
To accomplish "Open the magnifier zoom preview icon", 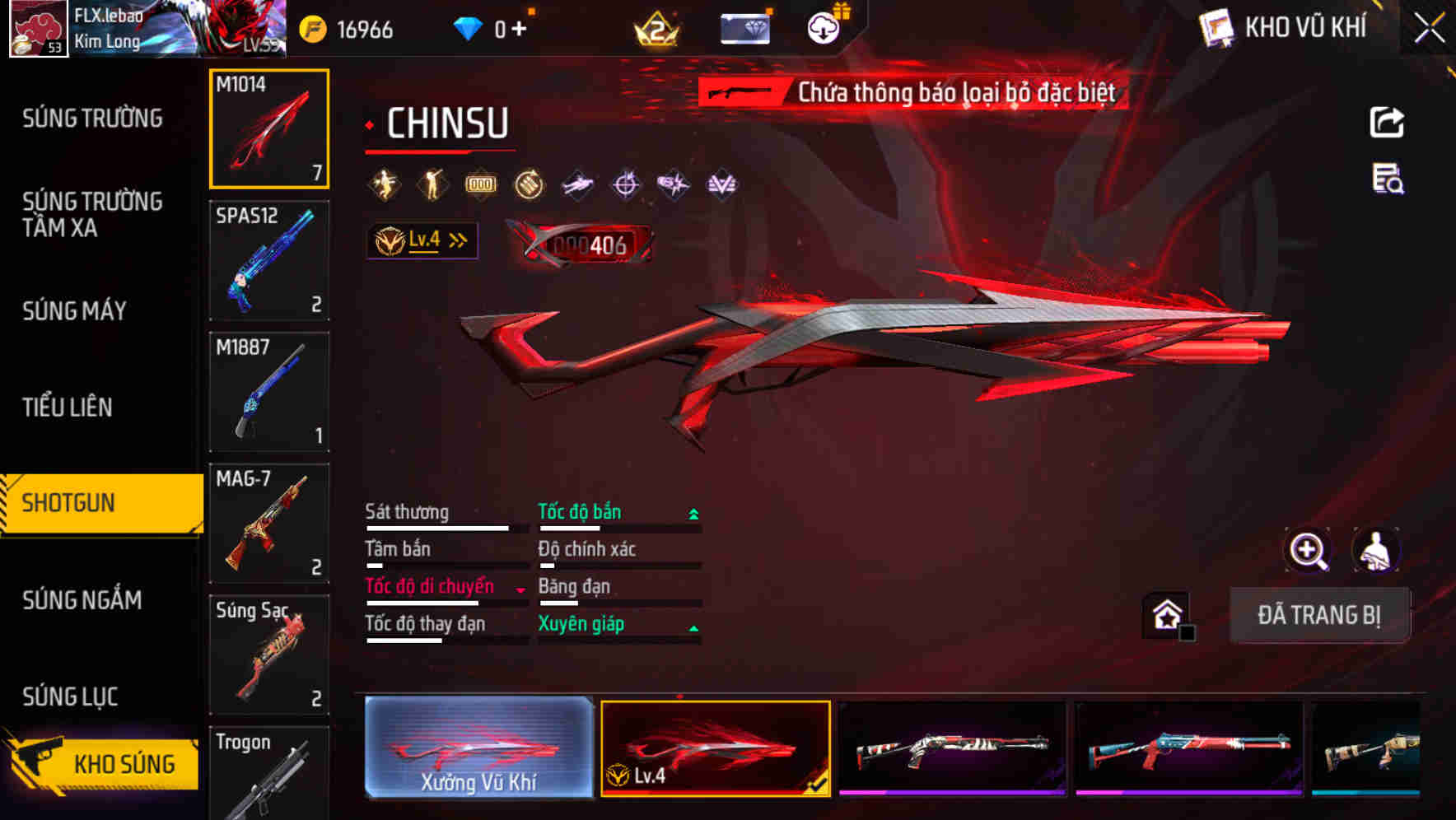I will [1309, 550].
